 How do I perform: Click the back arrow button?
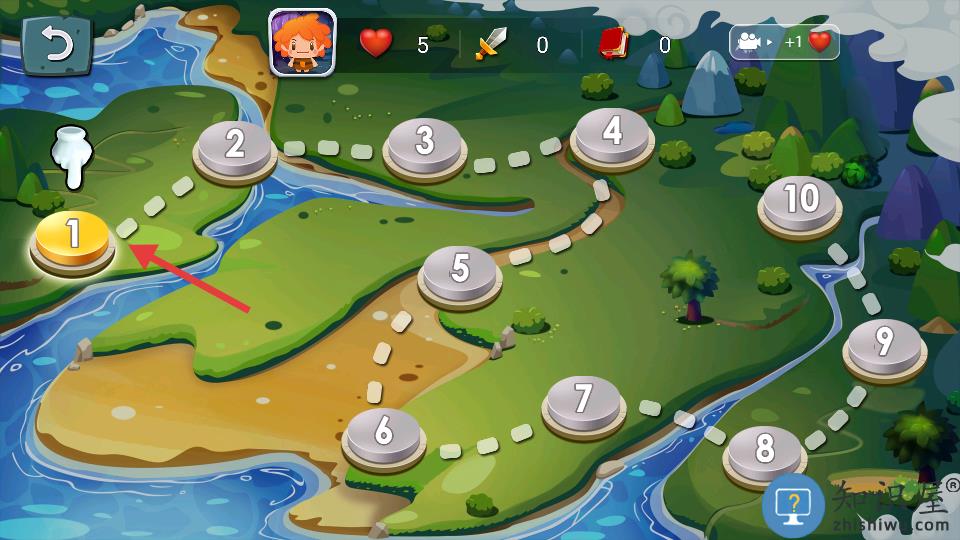tap(56, 44)
